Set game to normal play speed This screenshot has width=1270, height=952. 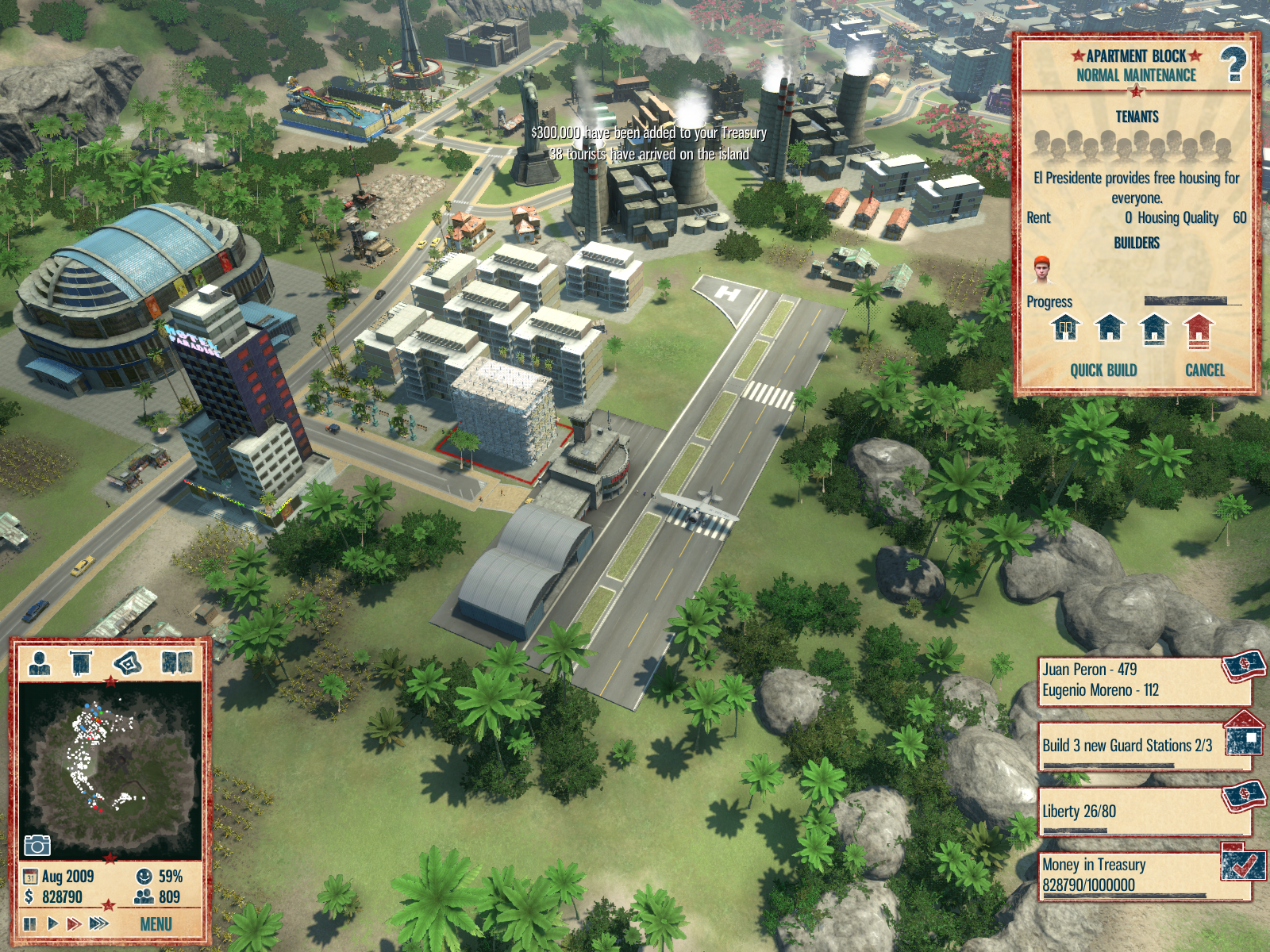coord(52,923)
